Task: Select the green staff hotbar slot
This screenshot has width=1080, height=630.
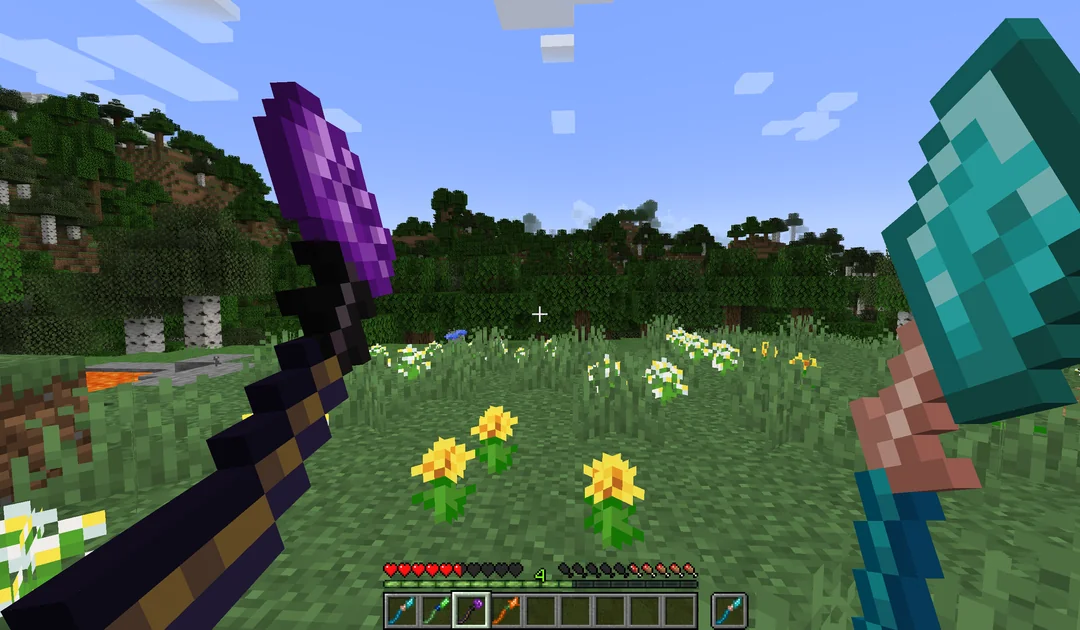Action: point(436,609)
